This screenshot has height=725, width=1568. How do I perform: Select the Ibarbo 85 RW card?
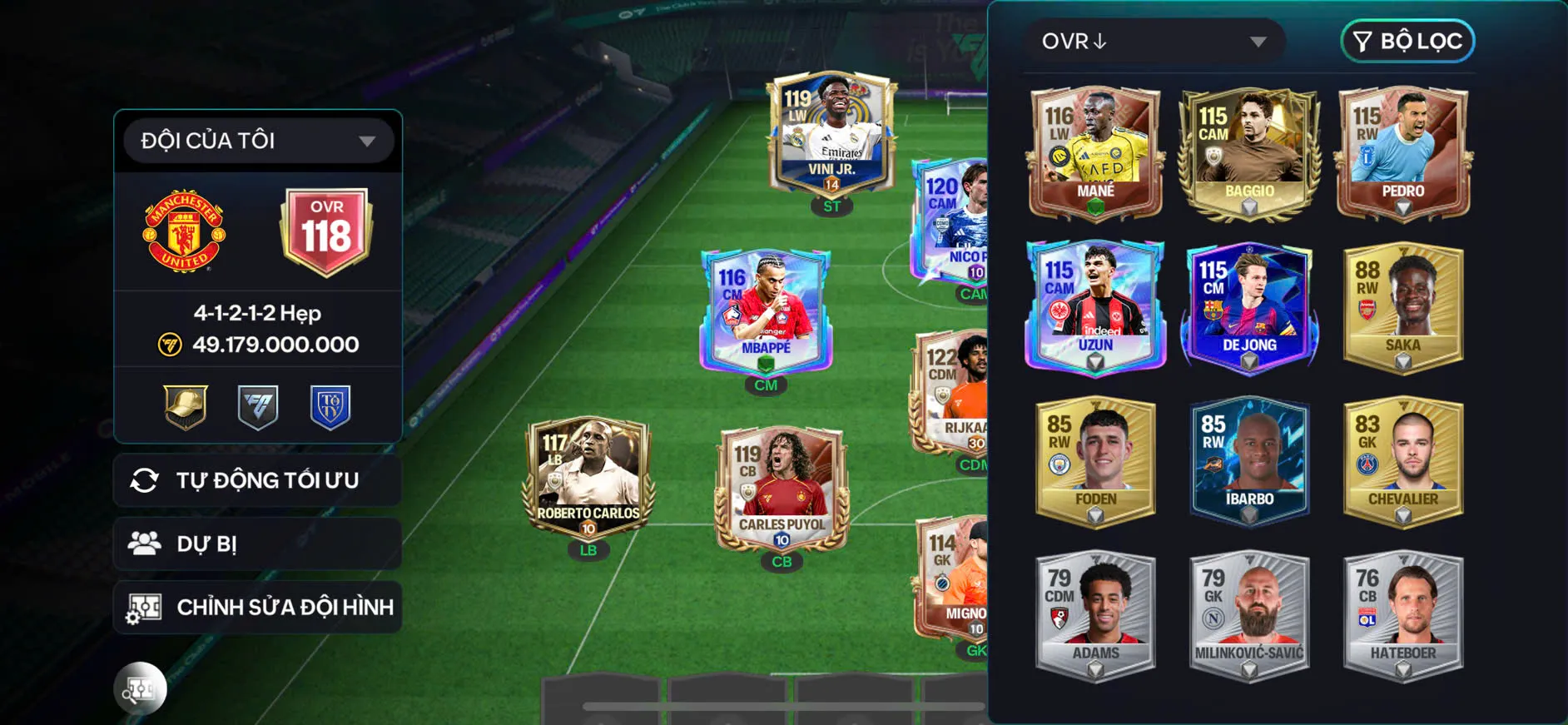point(1249,460)
